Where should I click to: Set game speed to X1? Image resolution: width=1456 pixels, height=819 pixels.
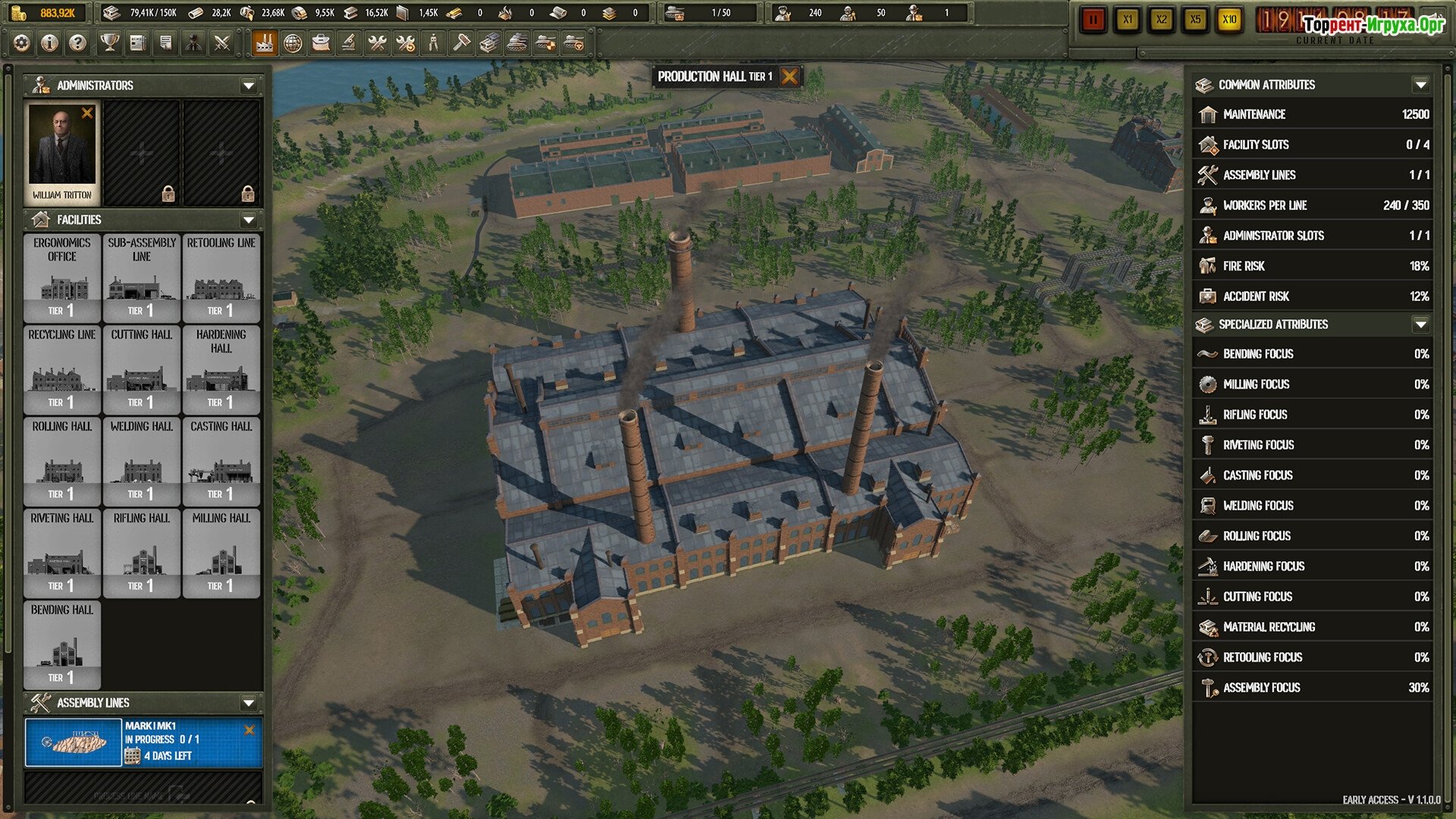coord(1128,20)
